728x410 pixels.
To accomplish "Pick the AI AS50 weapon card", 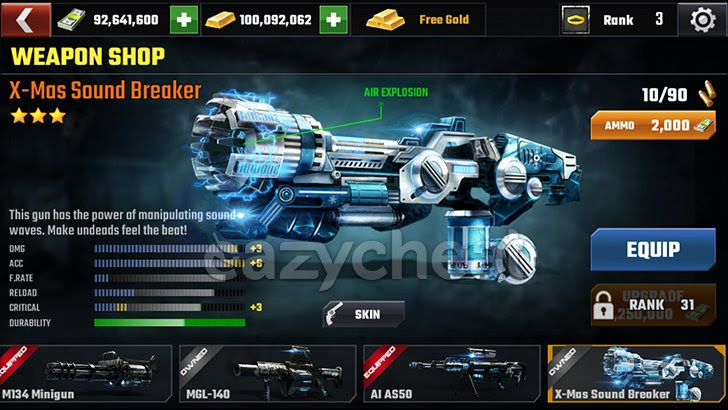I will (451, 376).
